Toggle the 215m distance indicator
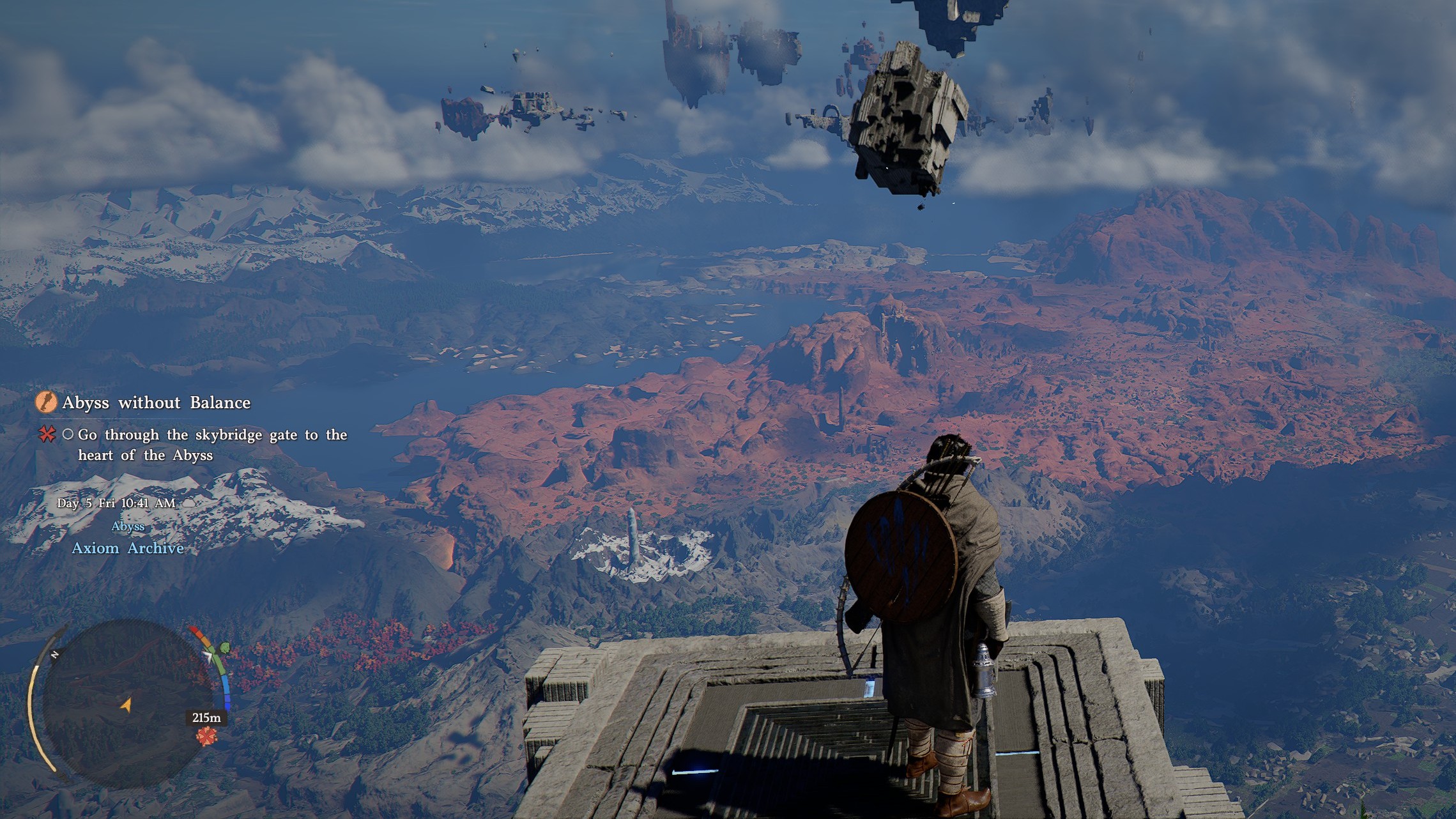 pyautogui.click(x=206, y=718)
